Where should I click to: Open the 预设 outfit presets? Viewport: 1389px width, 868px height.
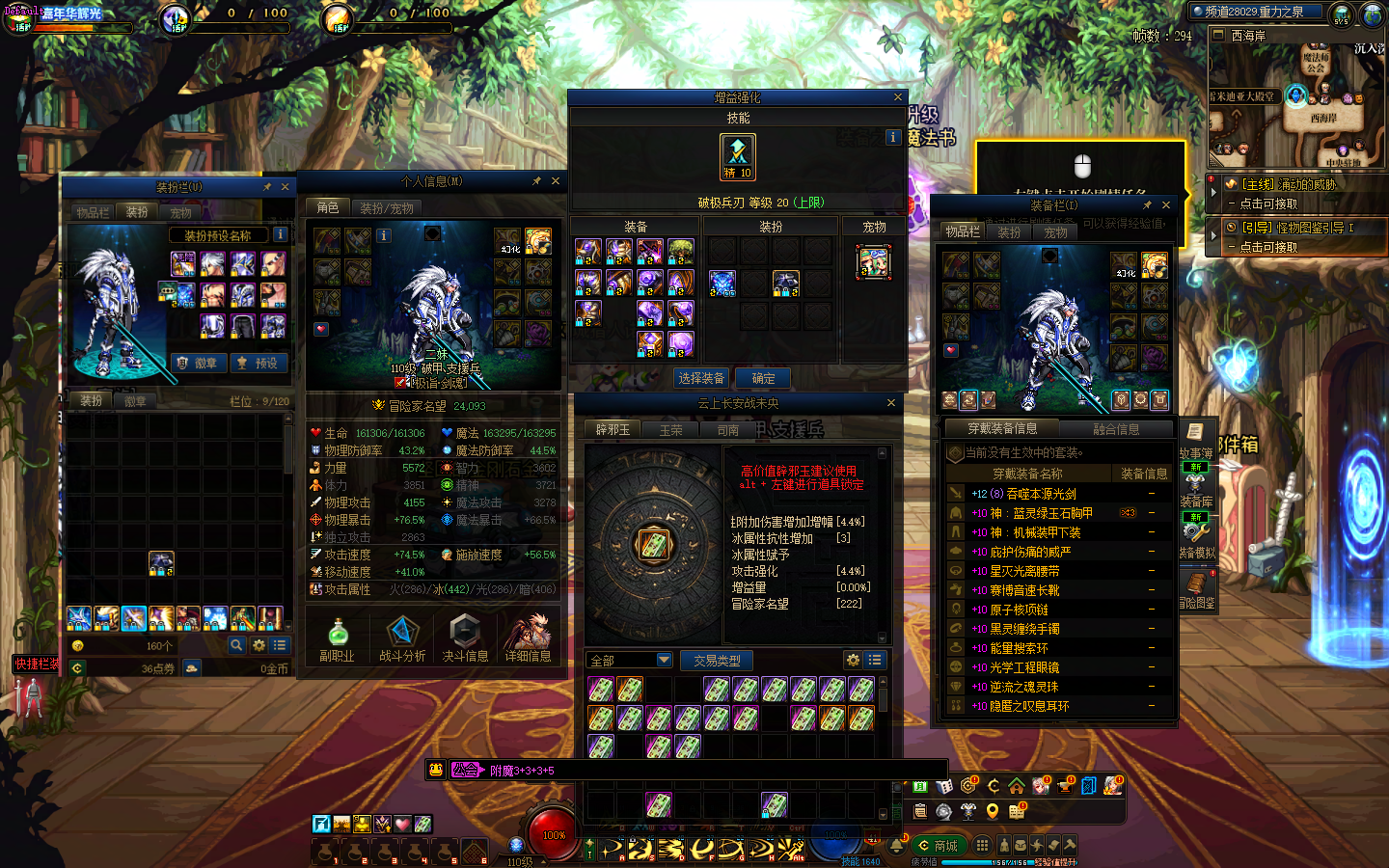point(259,363)
